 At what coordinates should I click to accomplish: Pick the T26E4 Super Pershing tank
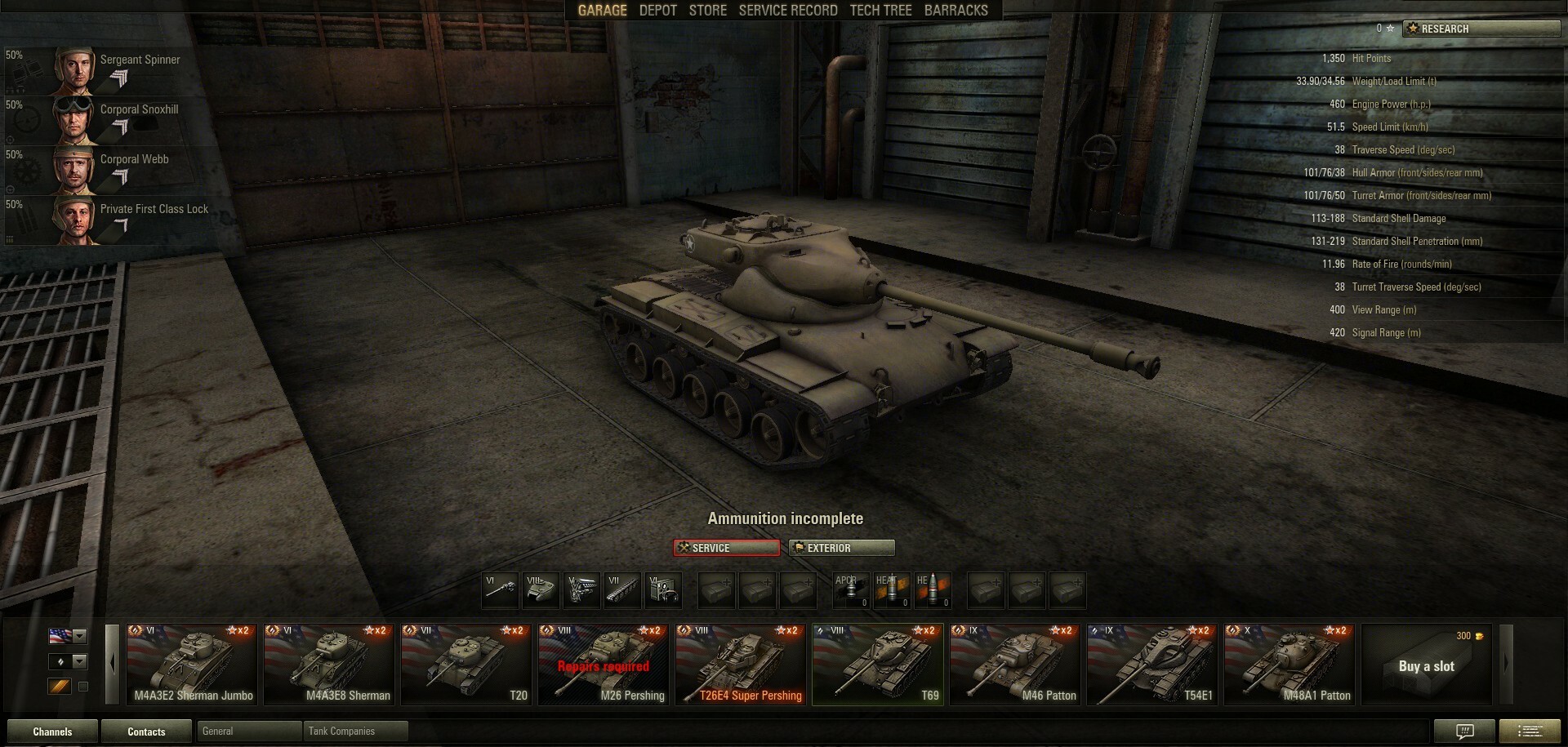point(741,664)
